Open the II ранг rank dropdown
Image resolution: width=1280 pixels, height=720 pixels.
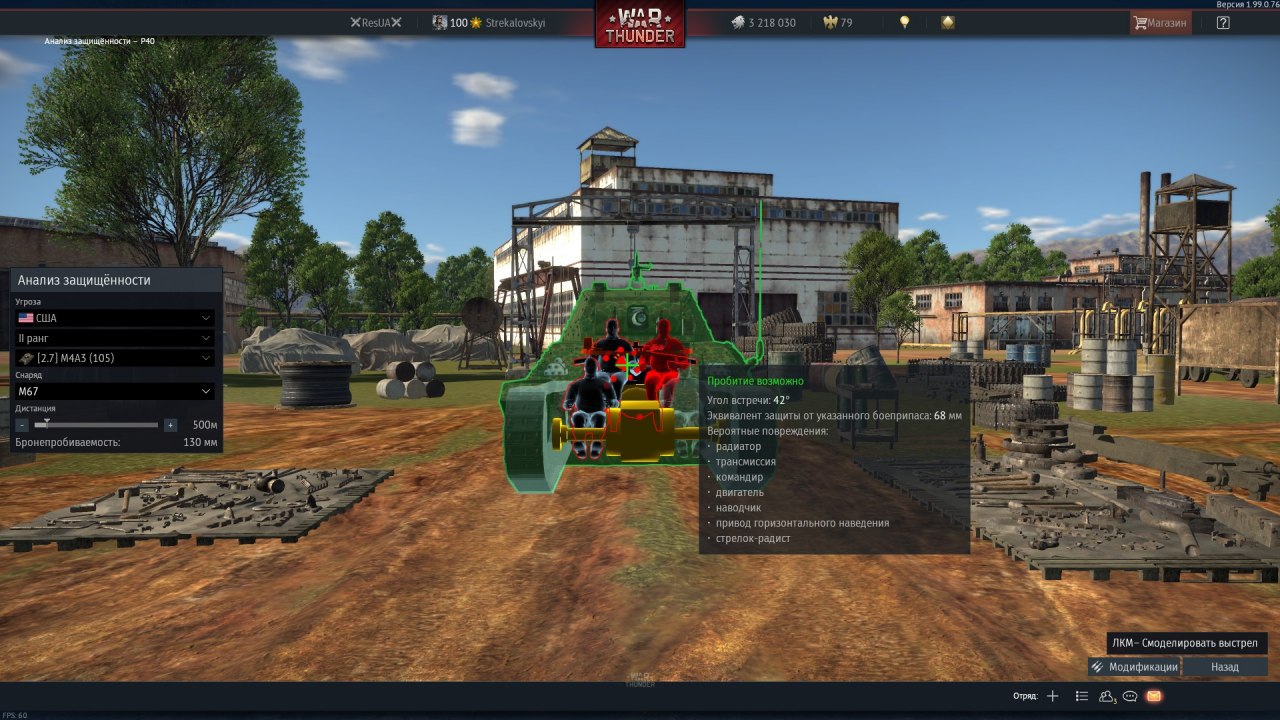point(115,338)
